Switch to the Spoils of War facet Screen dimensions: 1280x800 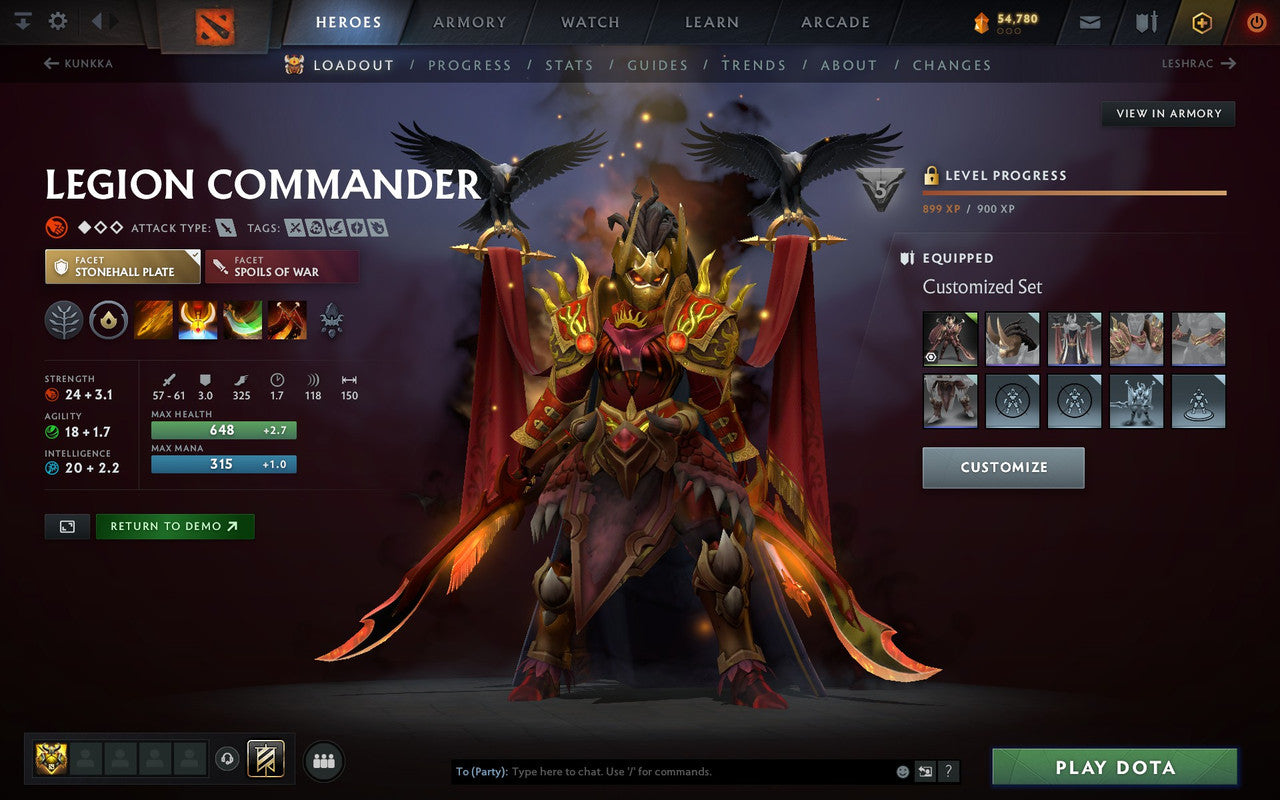pyautogui.click(x=281, y=265)
